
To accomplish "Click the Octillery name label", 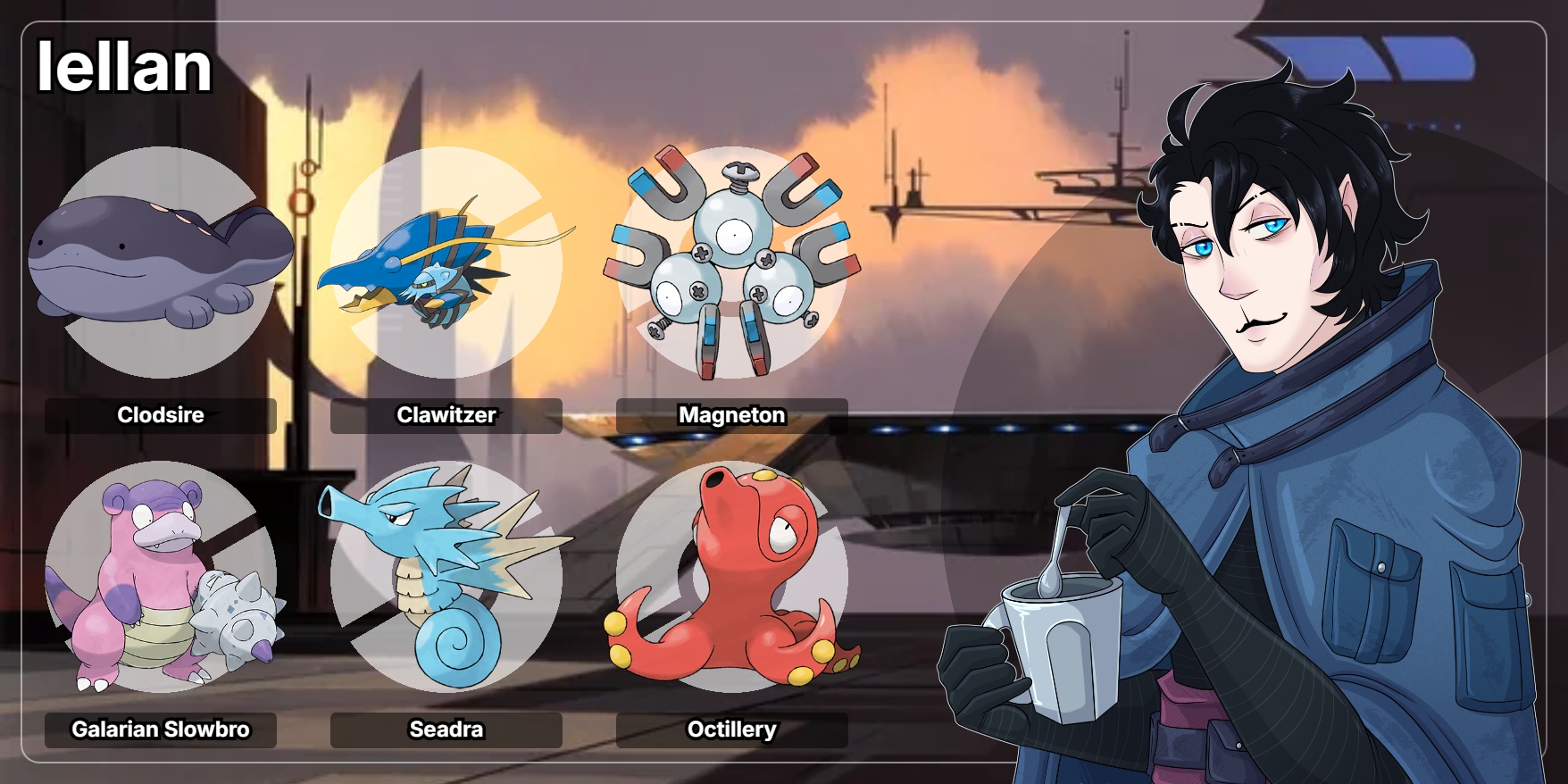I will (x=731, y=730).
